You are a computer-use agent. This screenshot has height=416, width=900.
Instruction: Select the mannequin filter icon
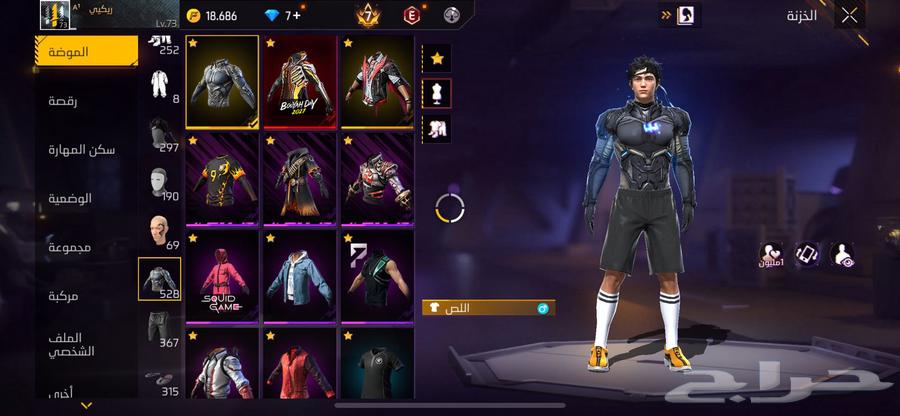point(437,93)
